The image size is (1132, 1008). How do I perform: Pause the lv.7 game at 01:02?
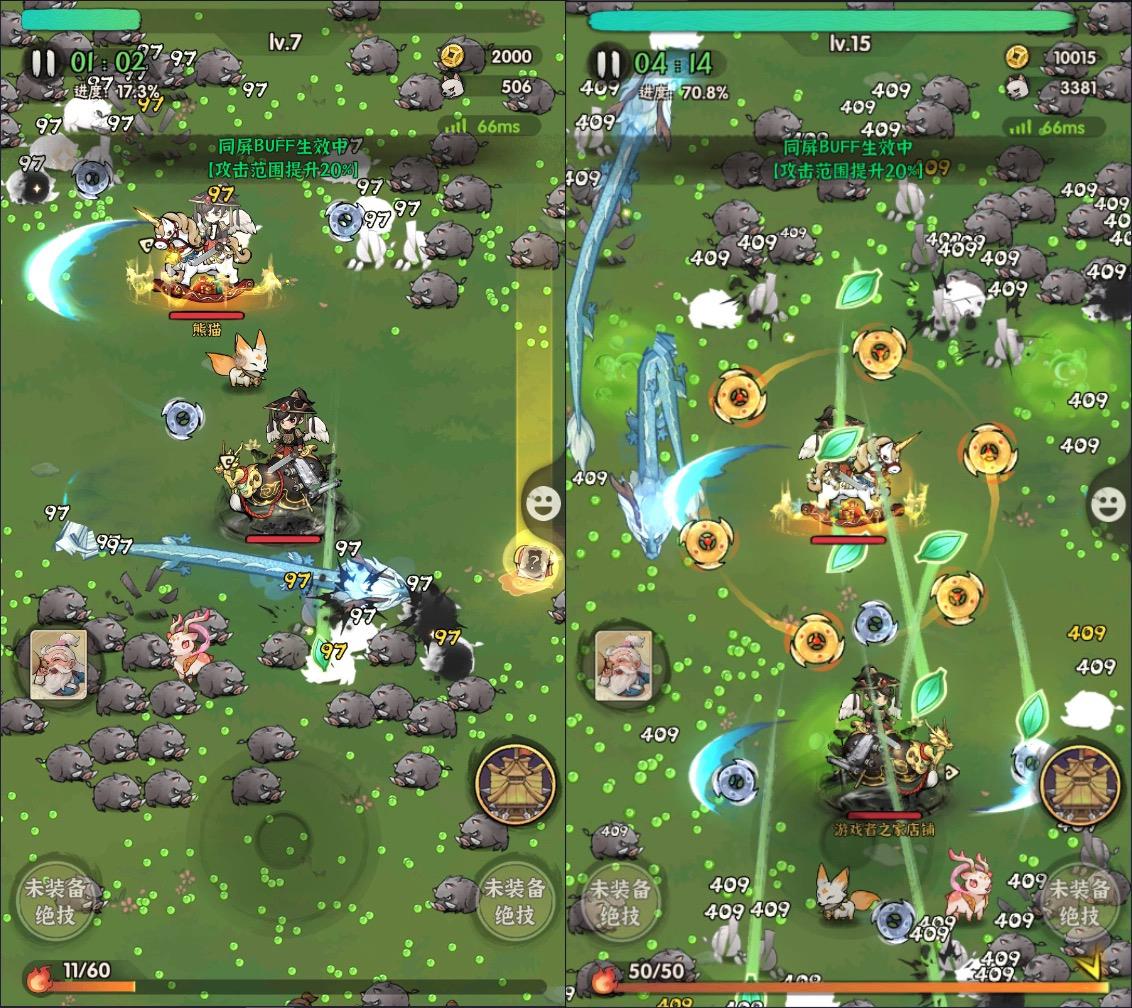click(43, 64)
